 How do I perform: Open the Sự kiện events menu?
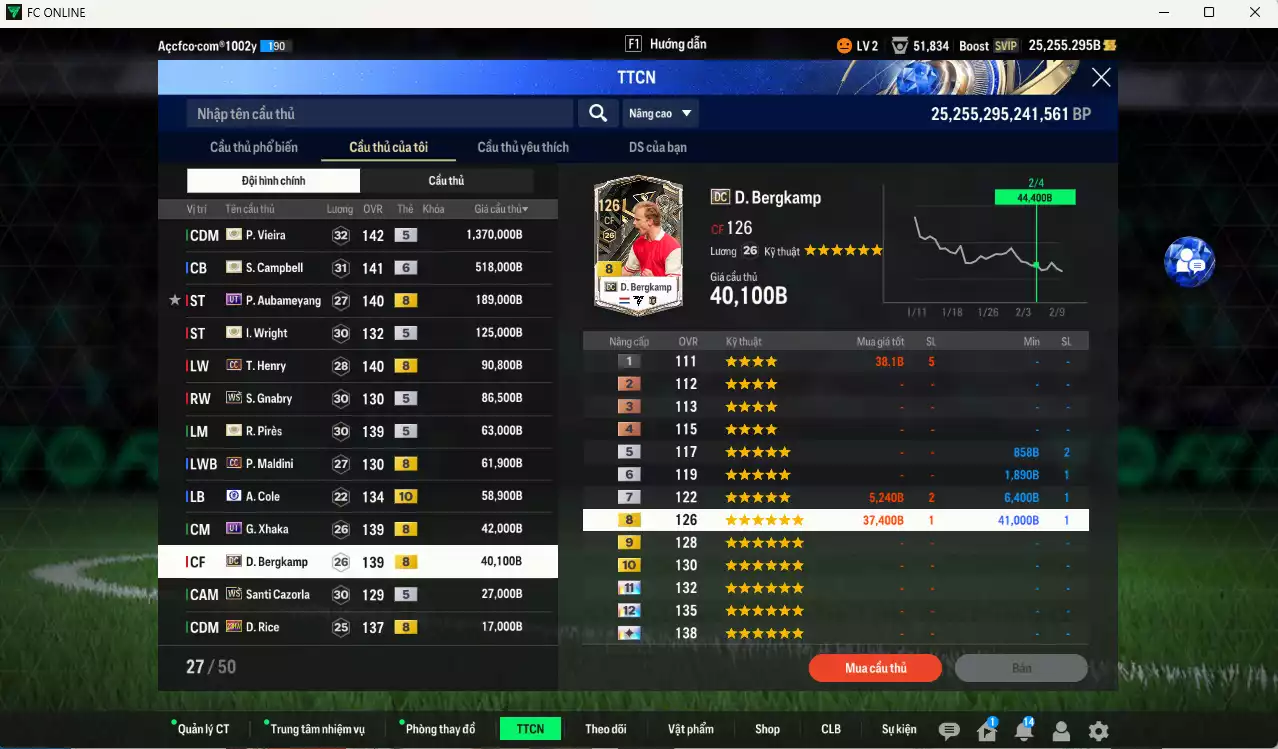click(899, 729)
